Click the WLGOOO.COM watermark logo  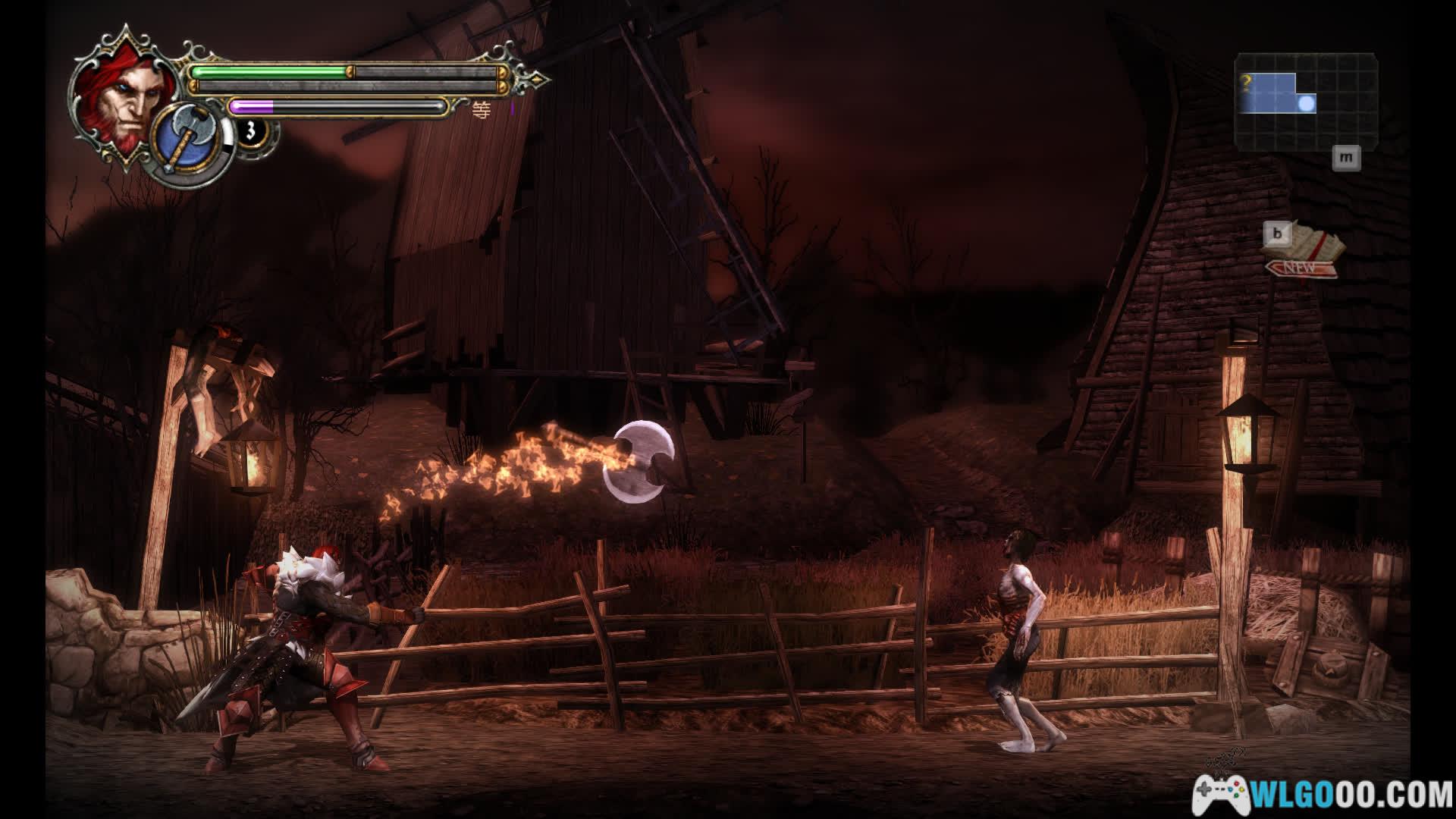point(1323,794)
